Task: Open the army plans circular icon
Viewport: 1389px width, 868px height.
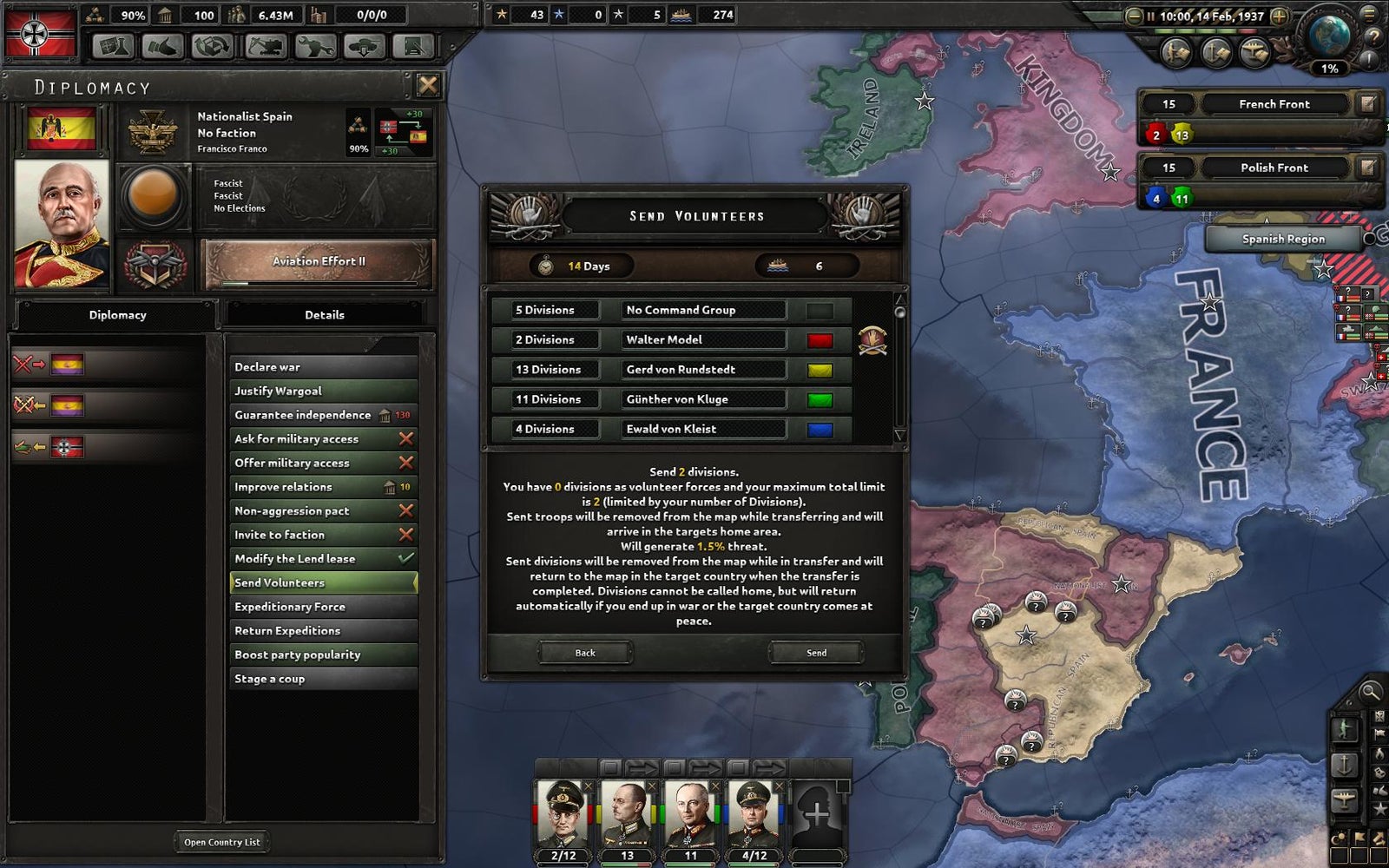Action: [x=1175, y=50]
